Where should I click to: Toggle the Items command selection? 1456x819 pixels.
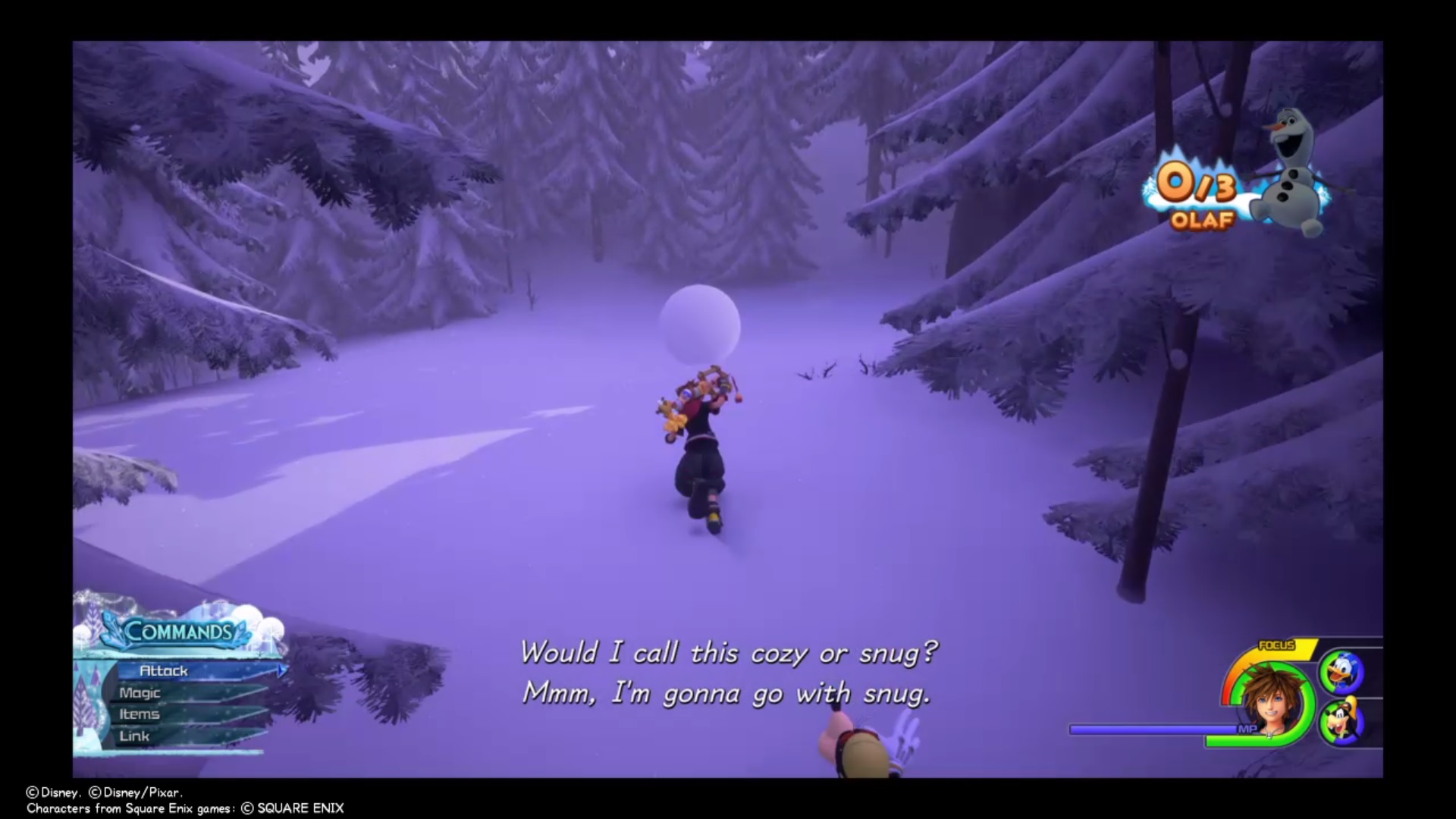tap(140, 714)
